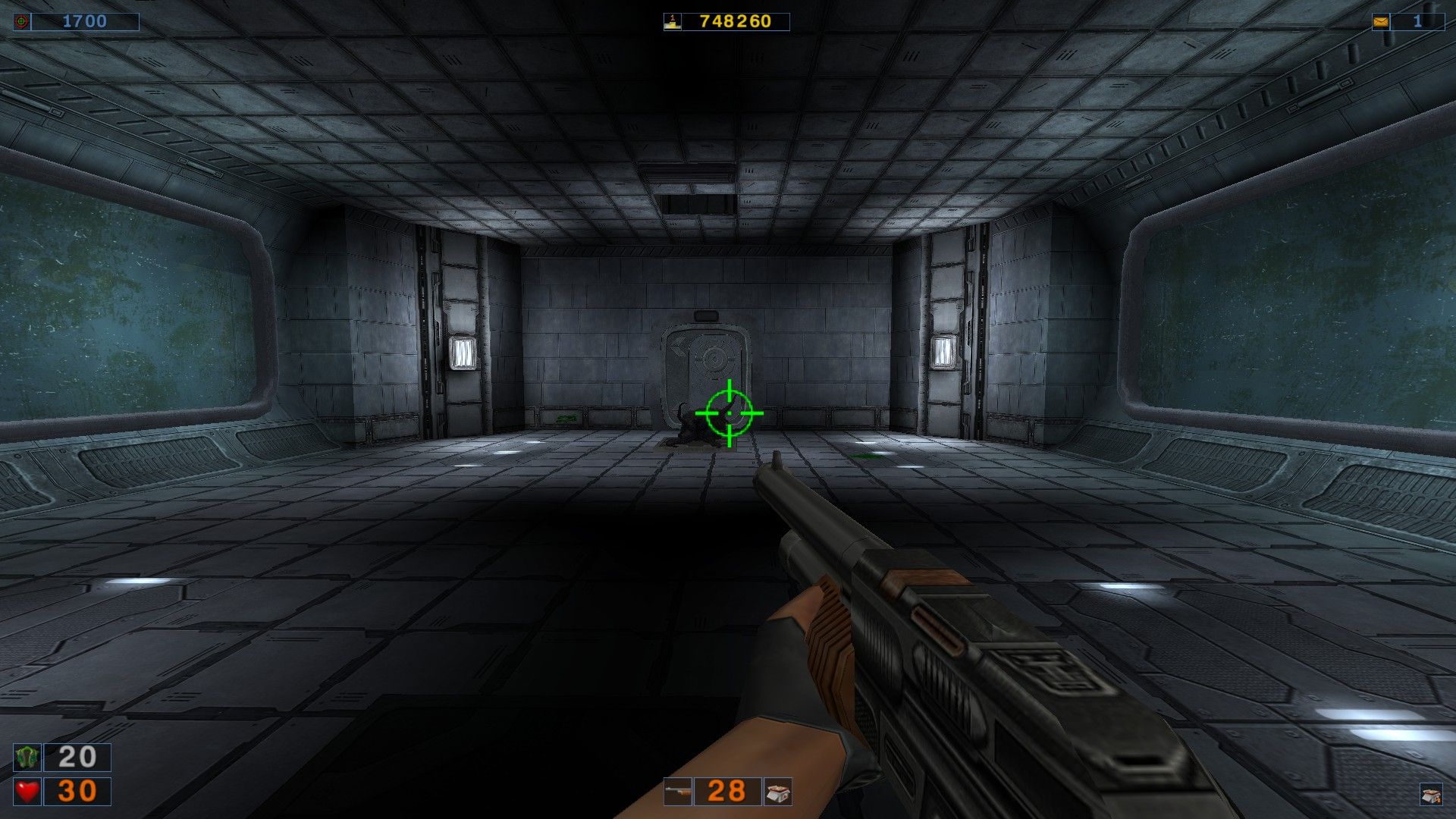The image size is (1456, 819).
Task: Click the lit wall lamp on left pillar
Action: click(463, 353)
